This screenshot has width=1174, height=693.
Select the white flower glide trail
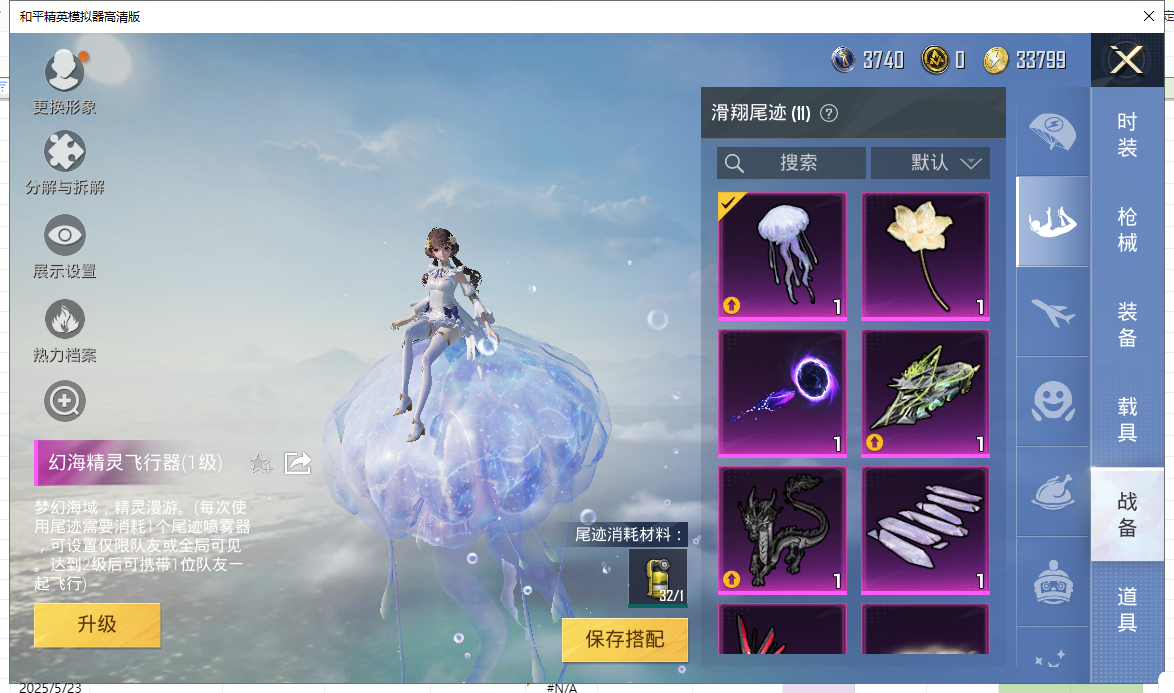[x=925, y=256]
